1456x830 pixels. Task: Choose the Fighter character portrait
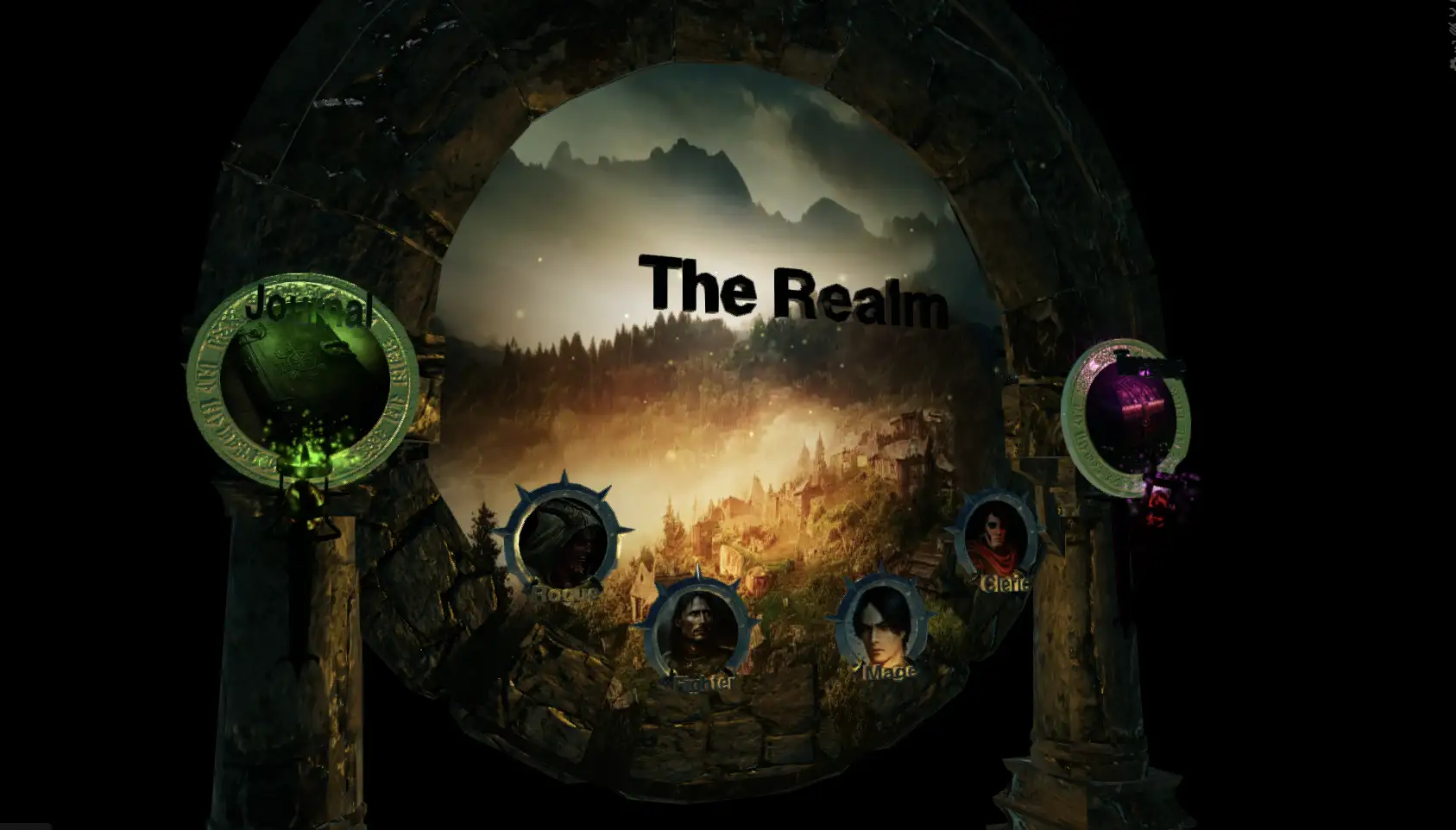coord(697,629)
